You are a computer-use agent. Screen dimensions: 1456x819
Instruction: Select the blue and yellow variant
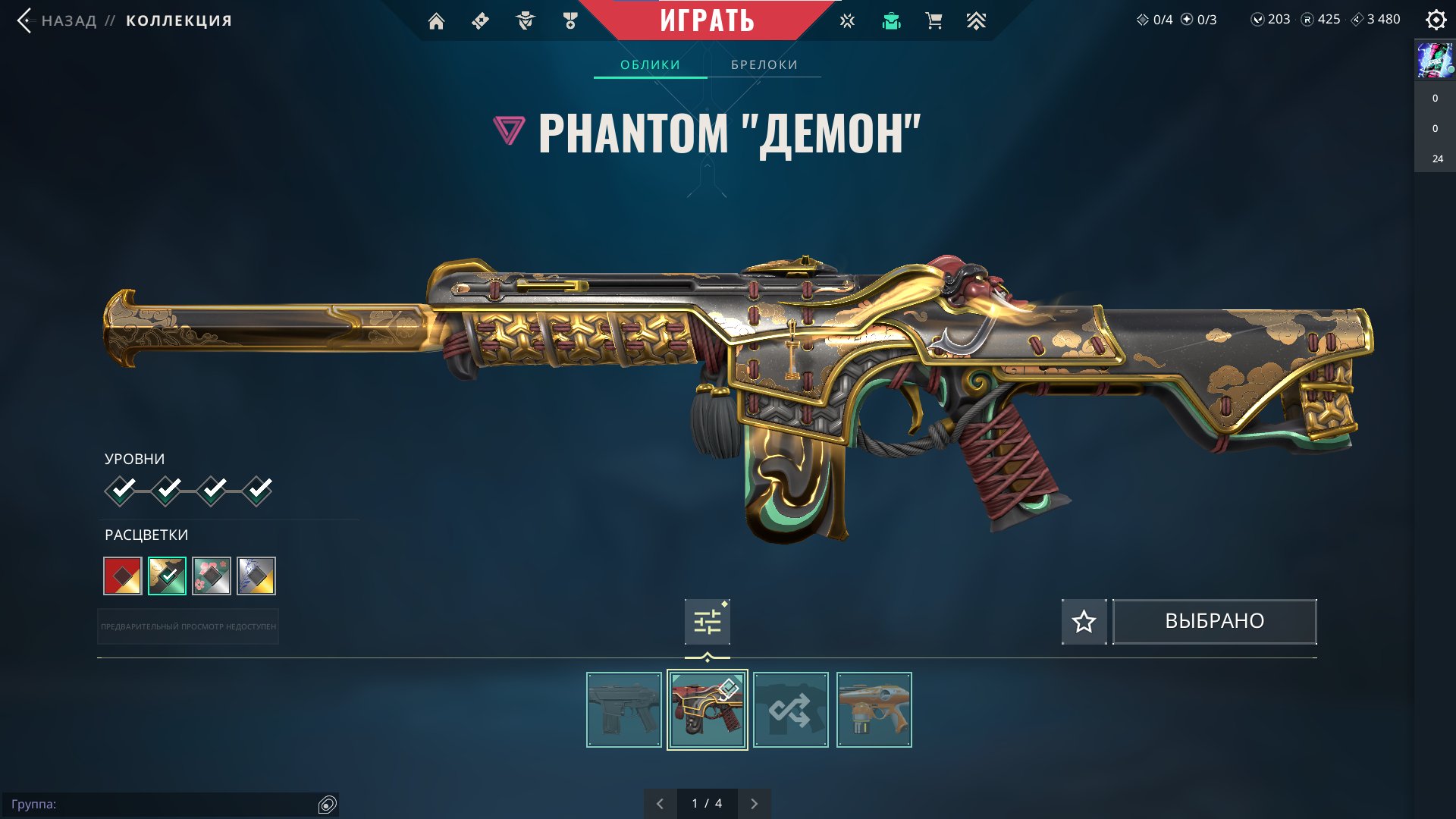point(256,576)
